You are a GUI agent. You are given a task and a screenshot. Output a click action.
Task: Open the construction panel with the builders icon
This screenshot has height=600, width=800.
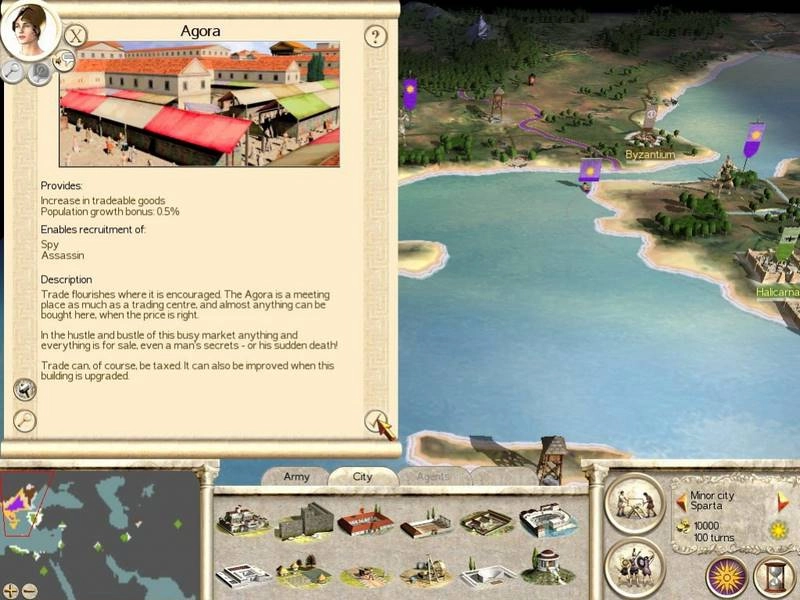[x=634, y=503]
